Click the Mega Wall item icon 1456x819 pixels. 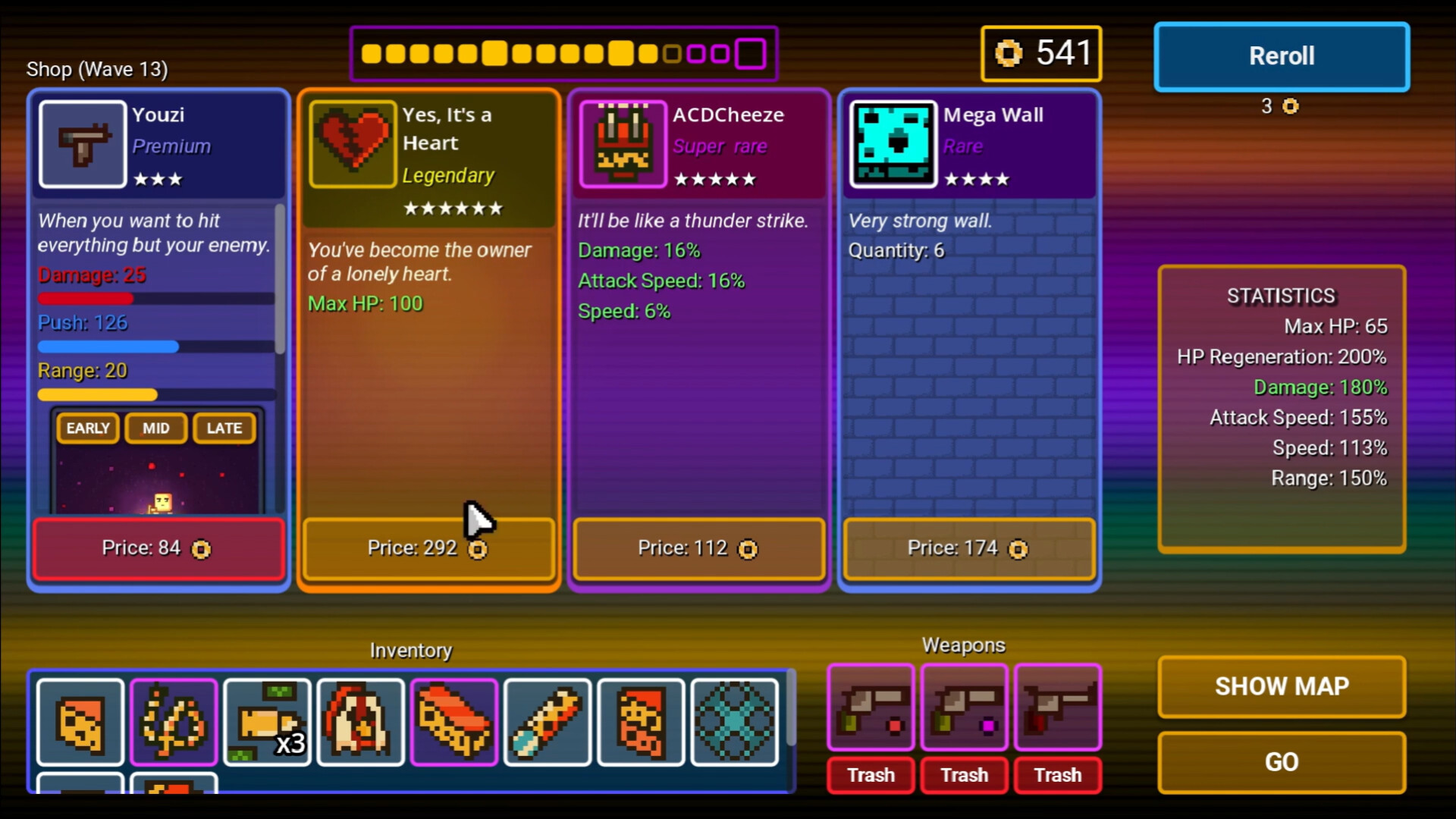[x=893, y=144]
